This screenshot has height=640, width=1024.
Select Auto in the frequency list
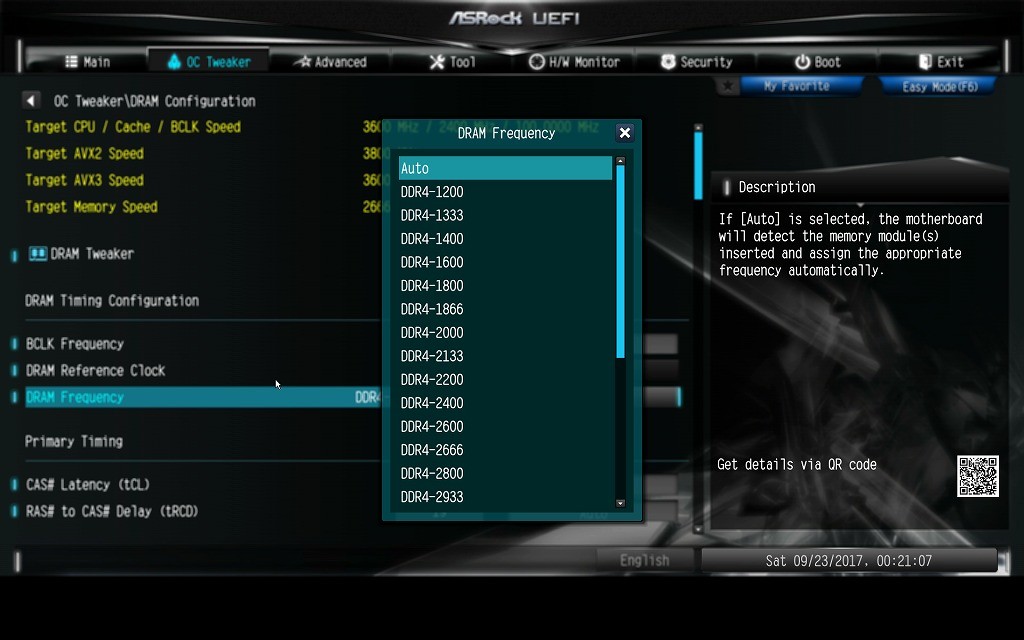point(505,169)
